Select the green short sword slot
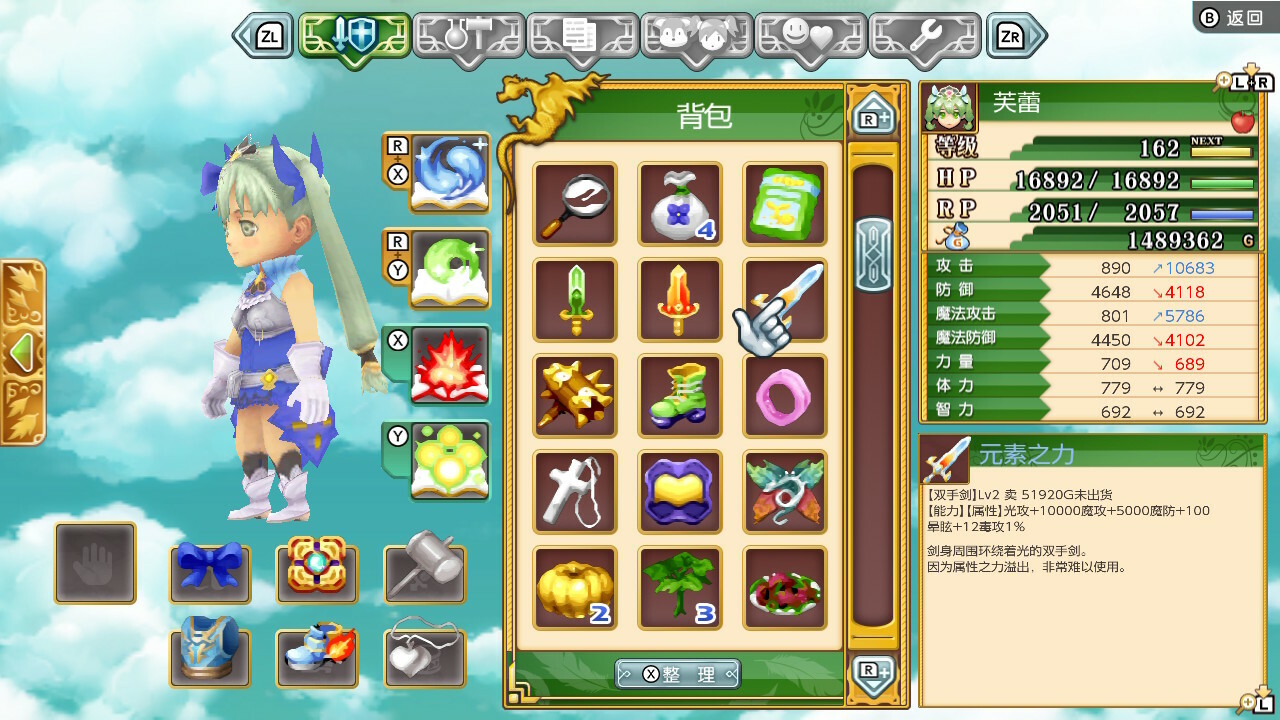The width and height of the screenshot is (1280, 720). pyautogui.click(x=575, y=300)
